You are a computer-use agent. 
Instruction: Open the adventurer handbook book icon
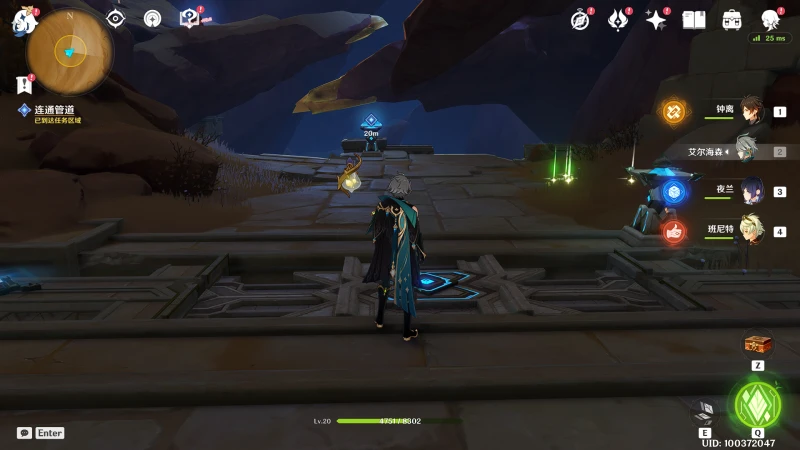694,20
